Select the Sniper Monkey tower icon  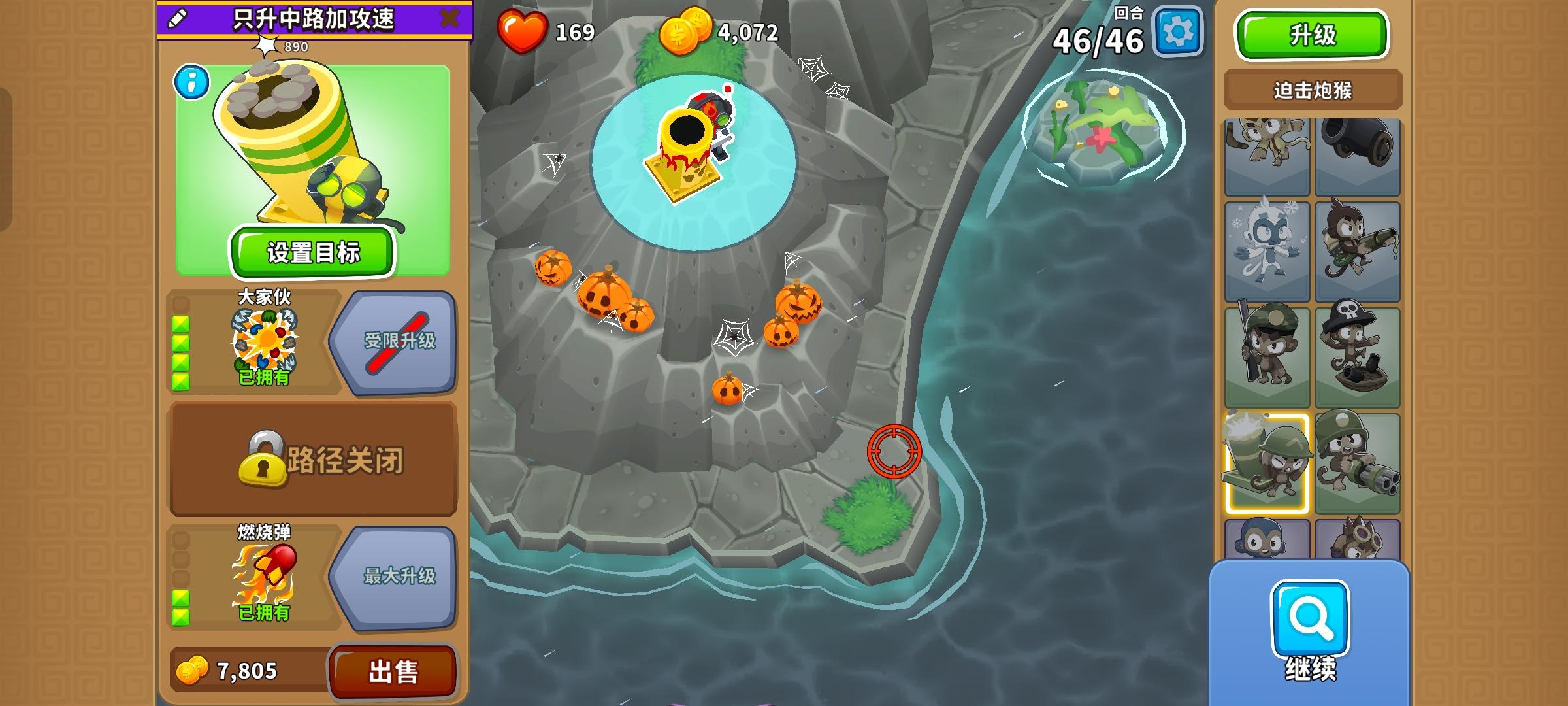[x=1267, y=356]
